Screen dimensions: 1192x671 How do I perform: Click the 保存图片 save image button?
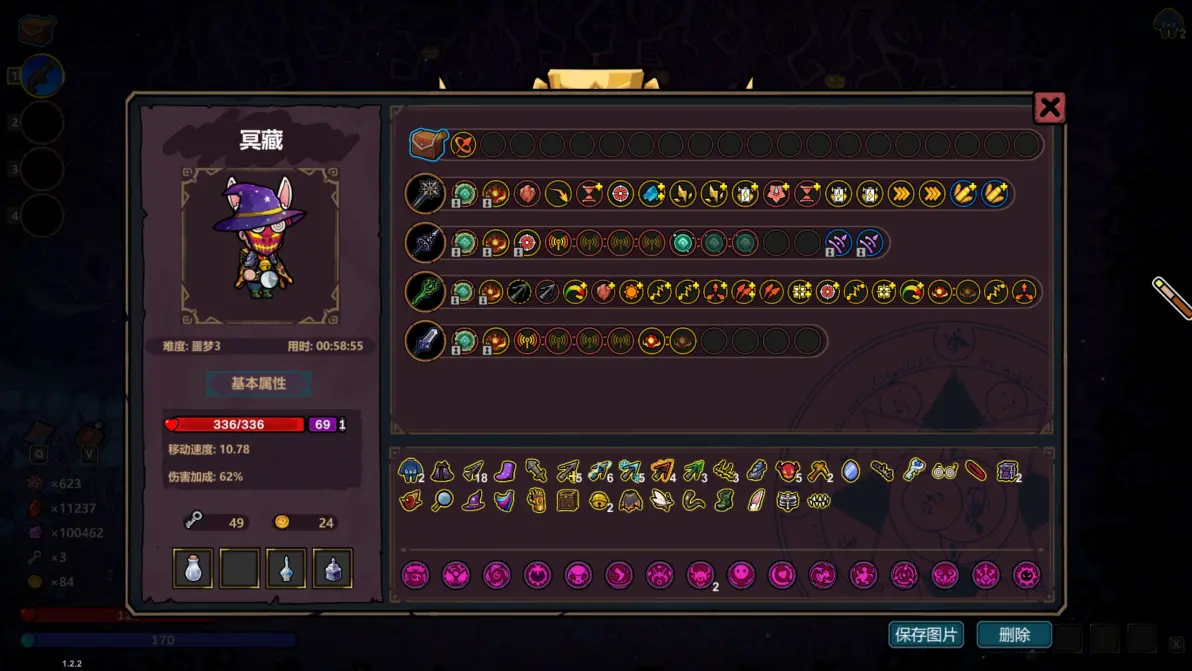[x=926, y=634]
